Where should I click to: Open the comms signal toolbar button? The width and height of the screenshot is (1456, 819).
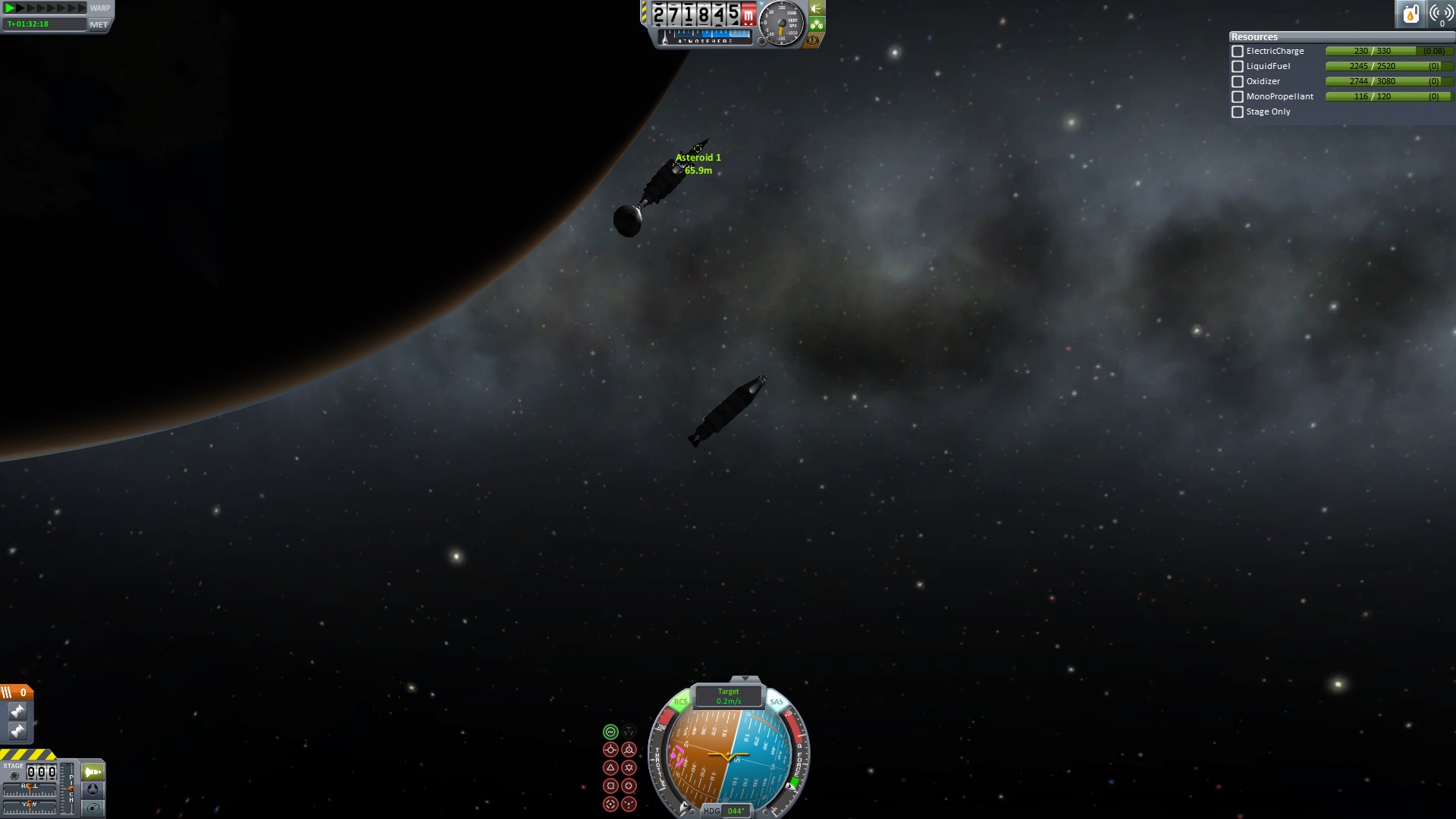(x=1440, y=14)
